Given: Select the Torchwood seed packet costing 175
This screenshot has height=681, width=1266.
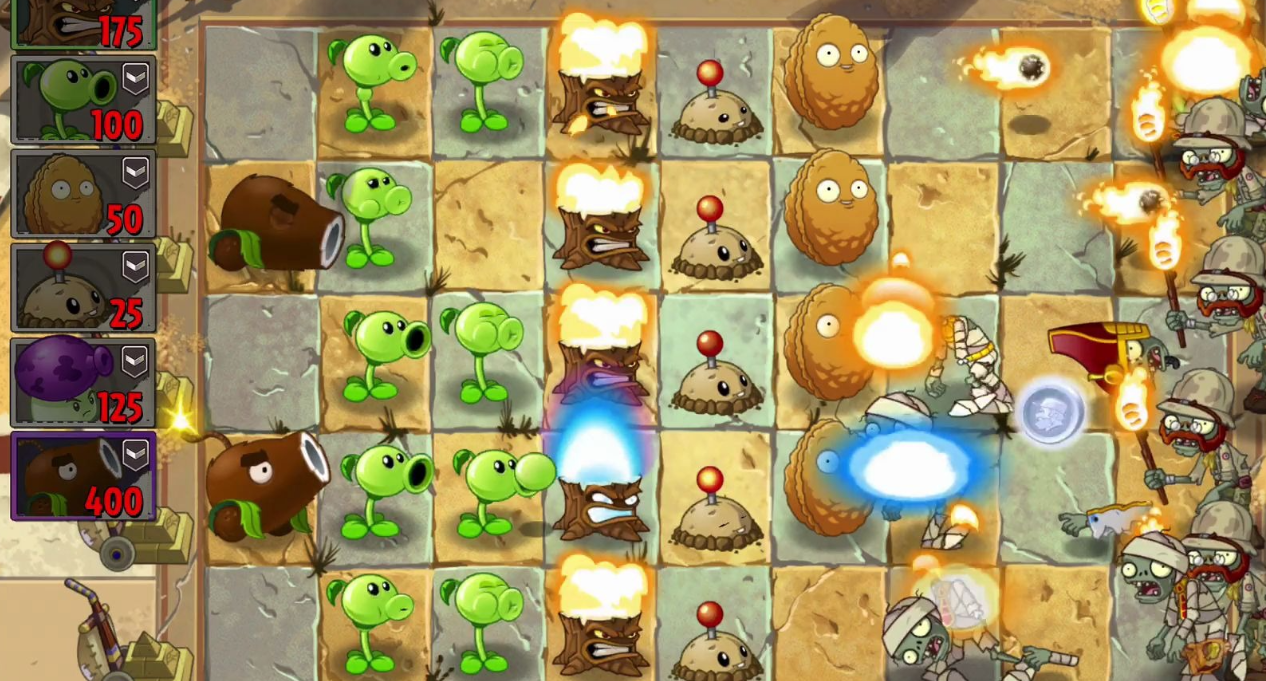Looking at the screenshot, I should [83, 24].
